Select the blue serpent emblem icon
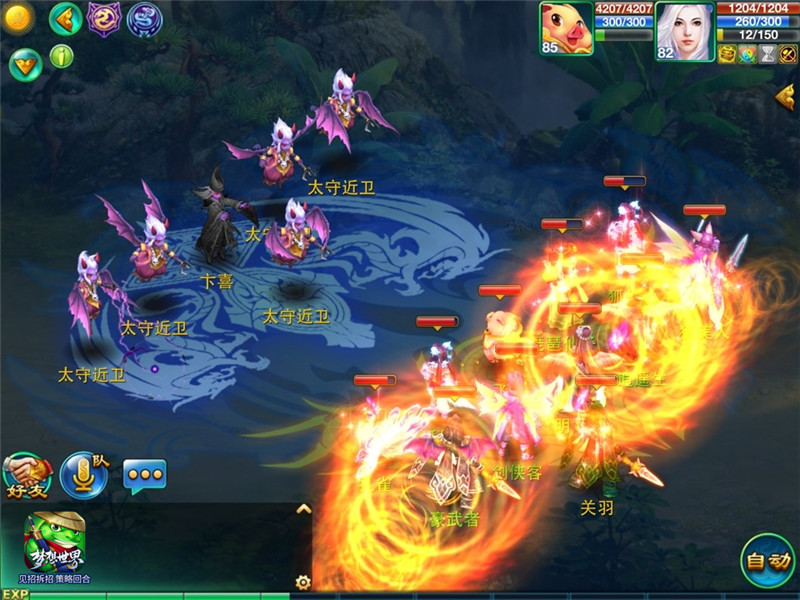This screenshot has width=800, height=600. (x=144, y=19)
